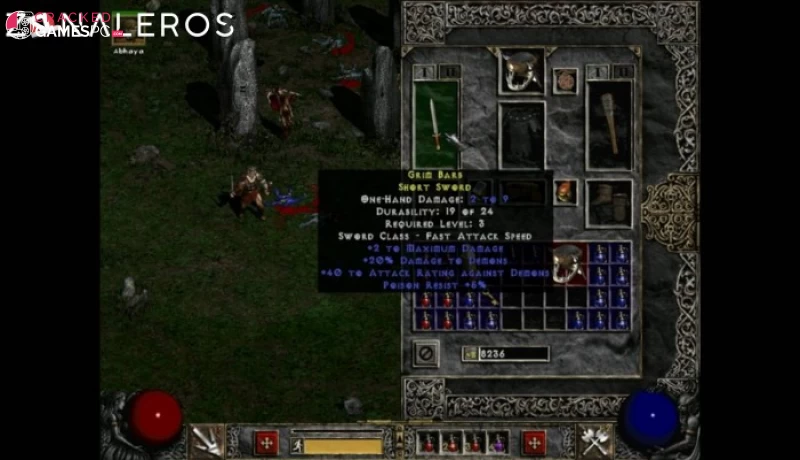Click the gold coin button
This screenshot has width=800, height=460.
(469, 353)
